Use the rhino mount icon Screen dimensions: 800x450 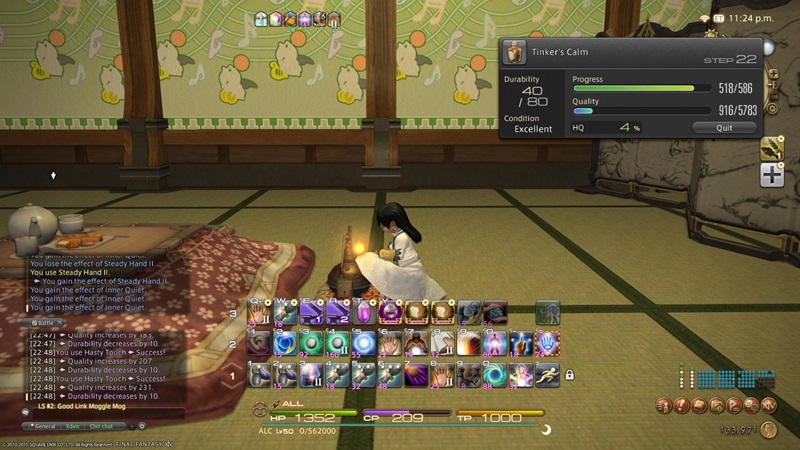coord(546,311)
